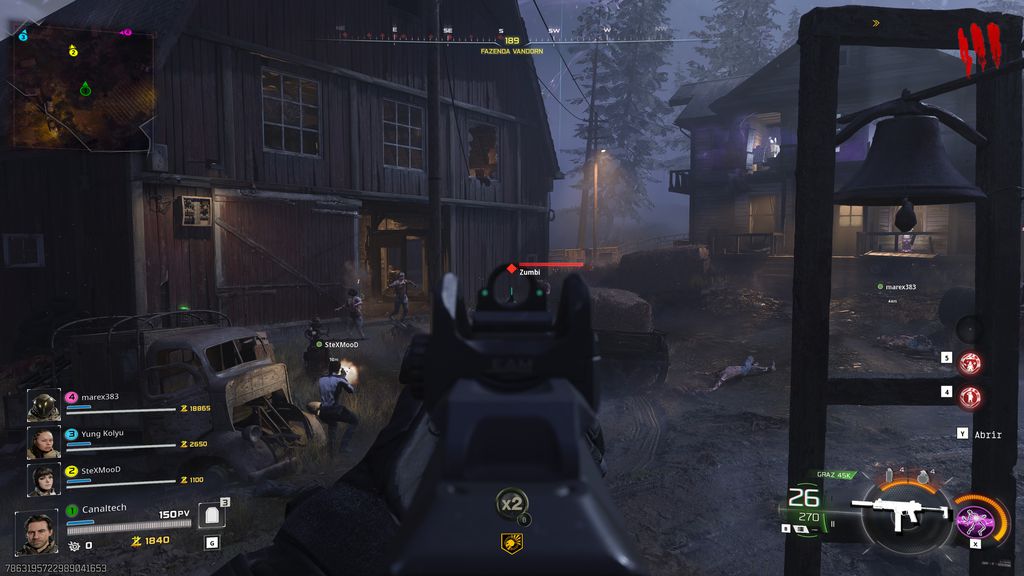1024x576 pixels.
Task: Use the lower red scorestreak icon
Action: coord(970,397)
